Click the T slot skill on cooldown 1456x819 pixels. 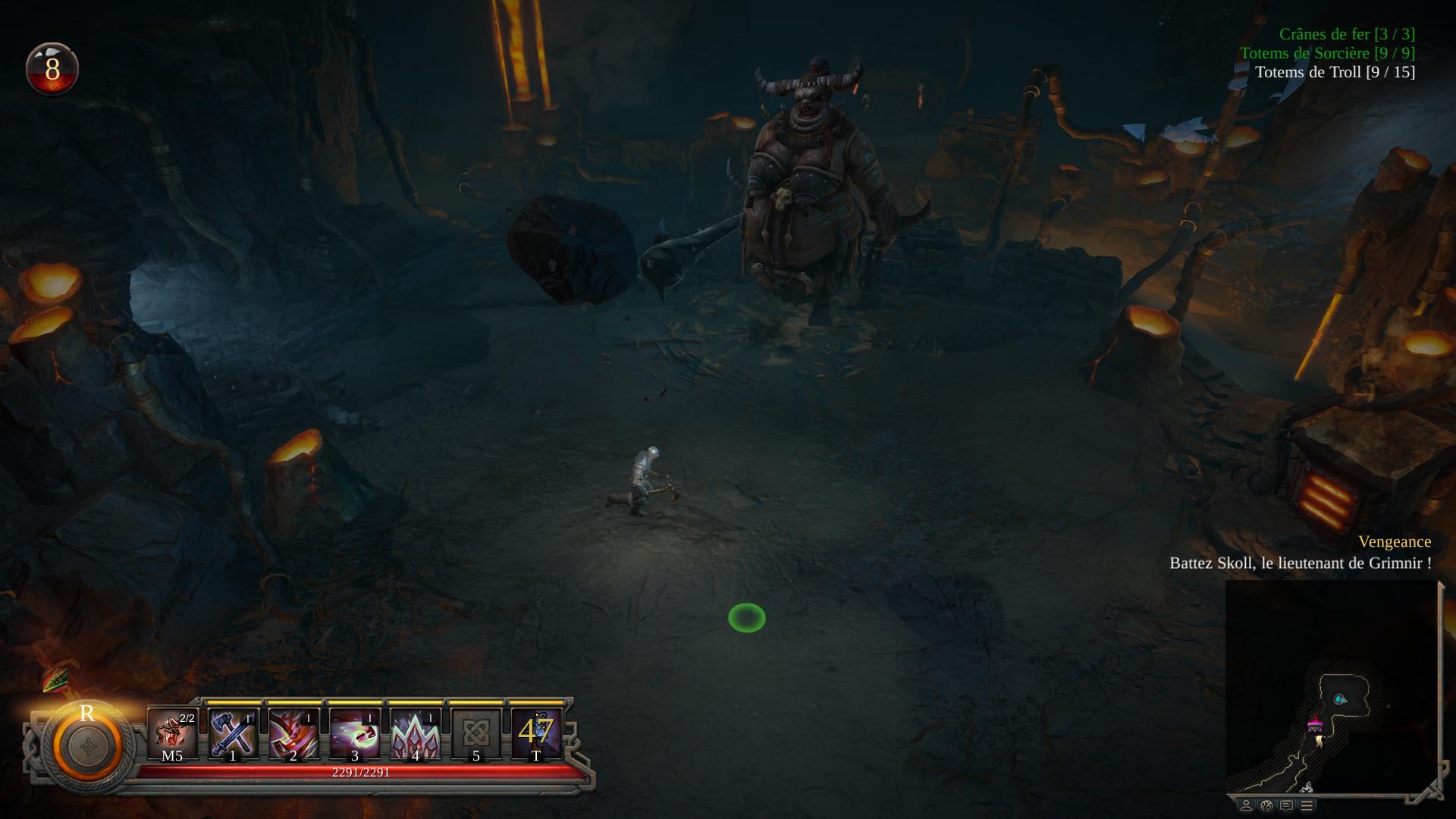point(536,734)
